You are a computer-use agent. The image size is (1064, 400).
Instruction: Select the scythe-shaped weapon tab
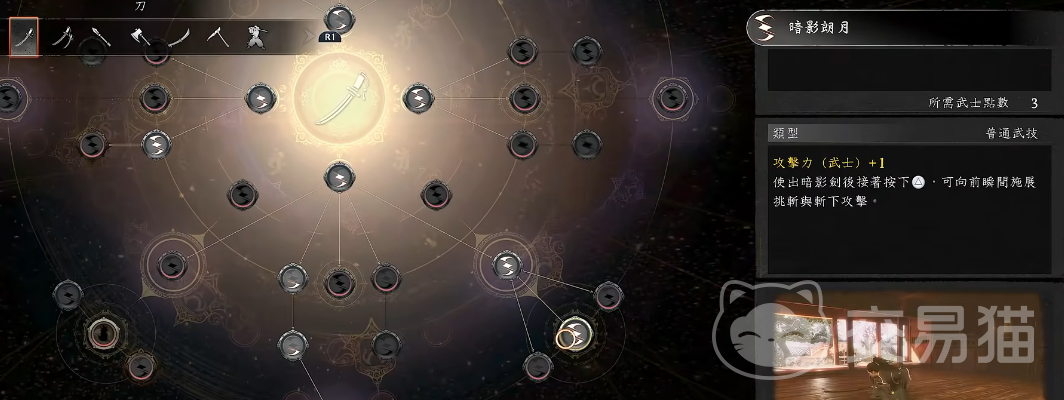click(217, 38)
